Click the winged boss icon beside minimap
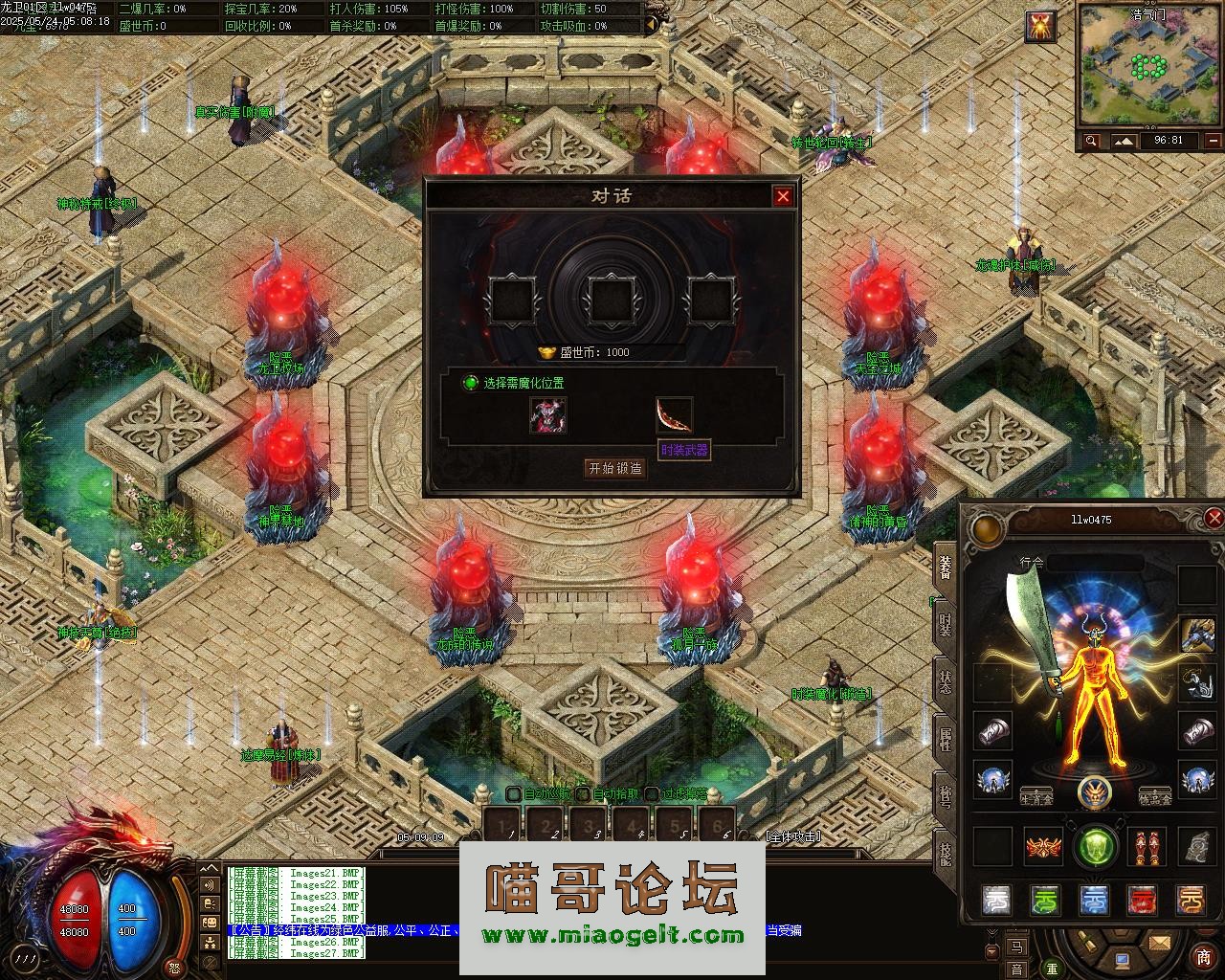This screenshot has width=1225, height=980. click(1040, 27)
